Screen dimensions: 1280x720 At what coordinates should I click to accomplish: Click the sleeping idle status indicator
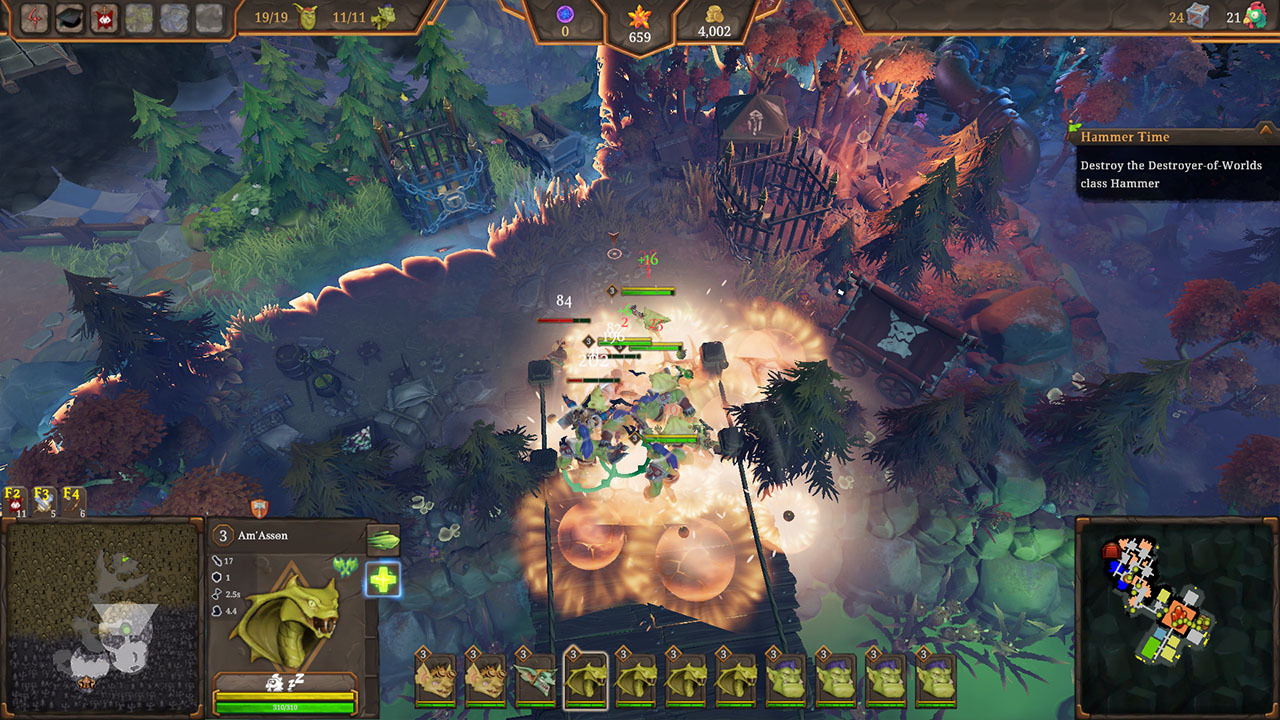286,682
